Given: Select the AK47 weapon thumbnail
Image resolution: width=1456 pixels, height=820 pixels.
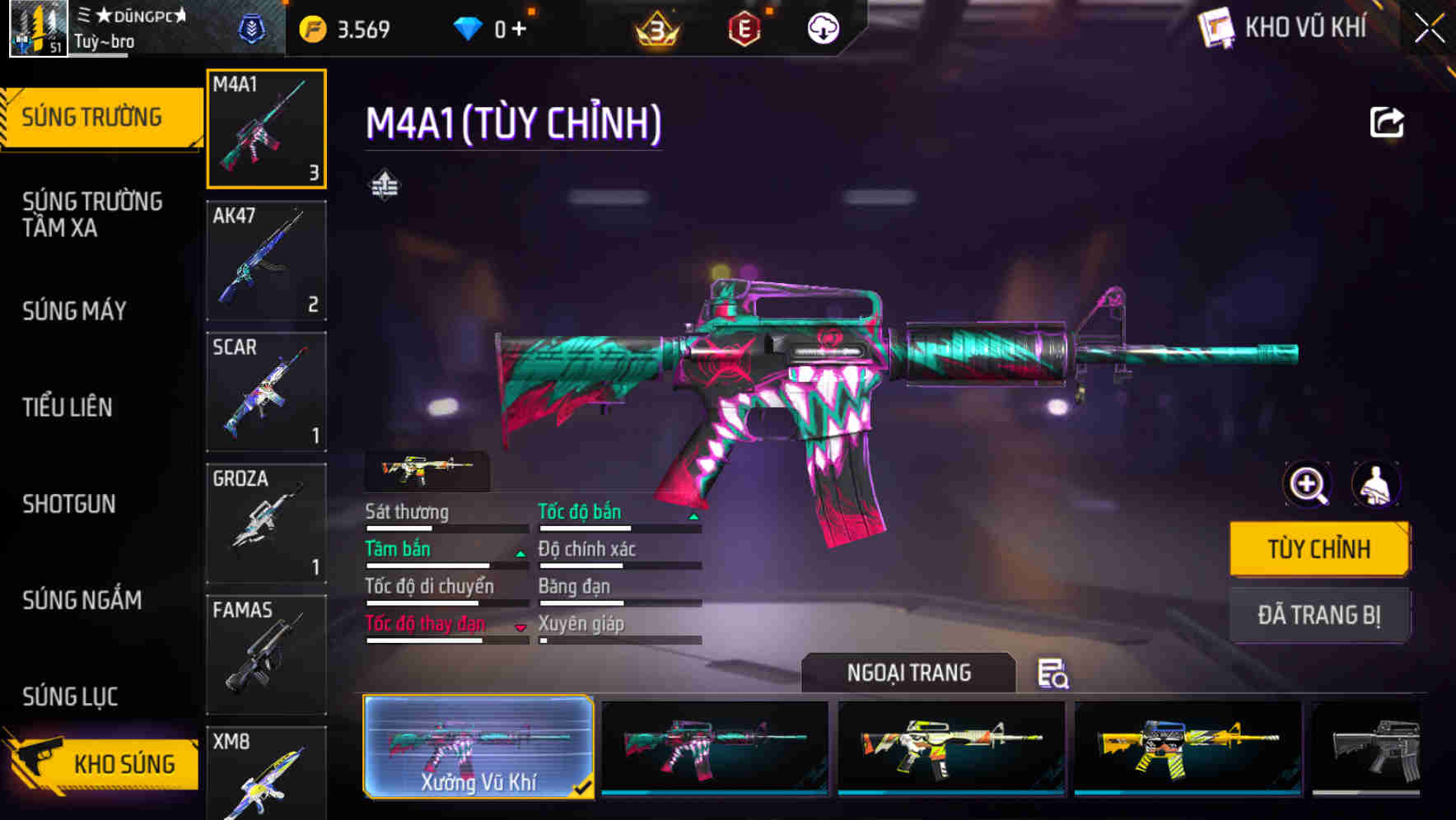Looking at the screenshot, I should [265, 260].
